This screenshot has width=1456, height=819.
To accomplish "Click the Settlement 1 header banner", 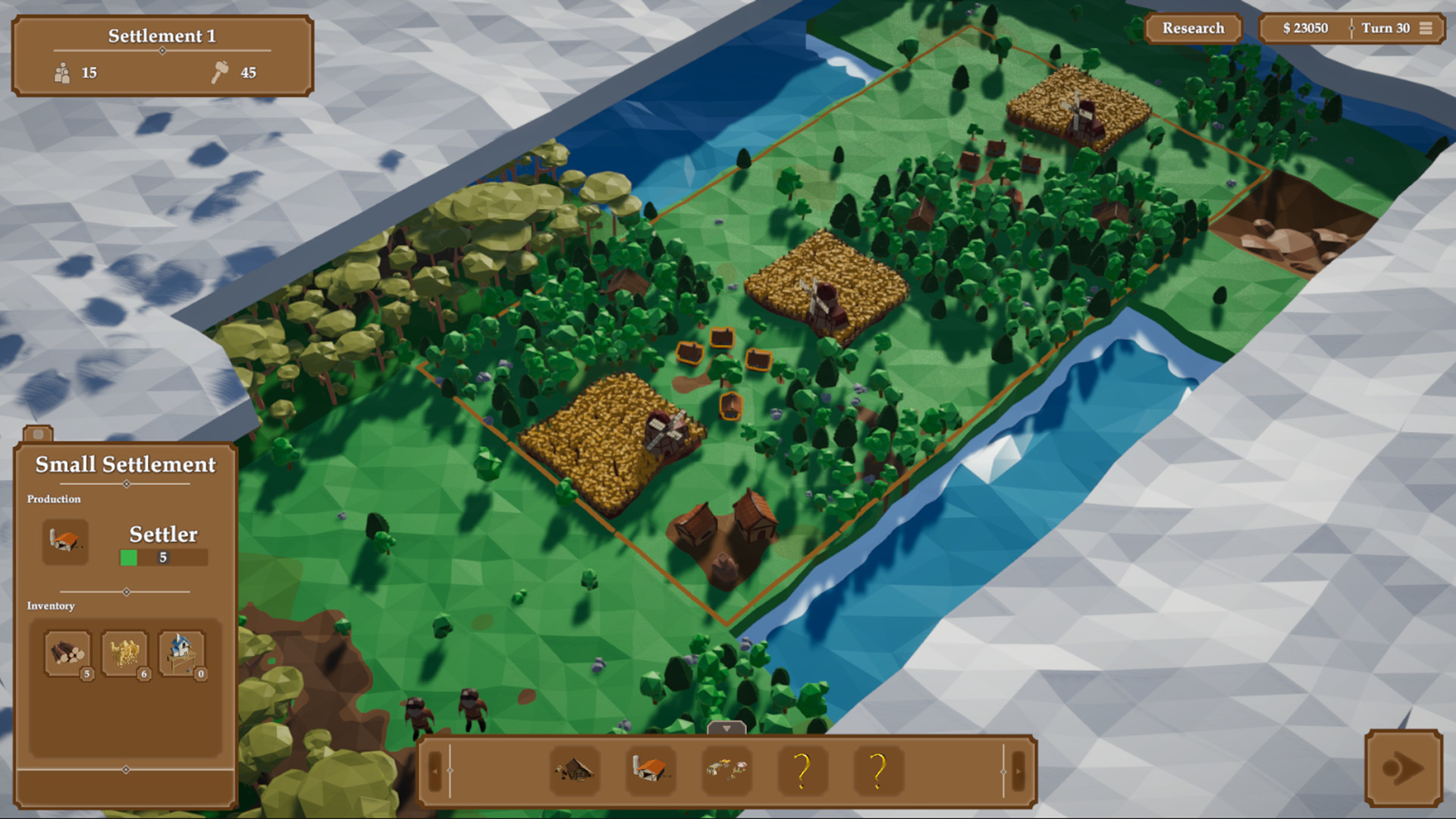I will 162,34.
